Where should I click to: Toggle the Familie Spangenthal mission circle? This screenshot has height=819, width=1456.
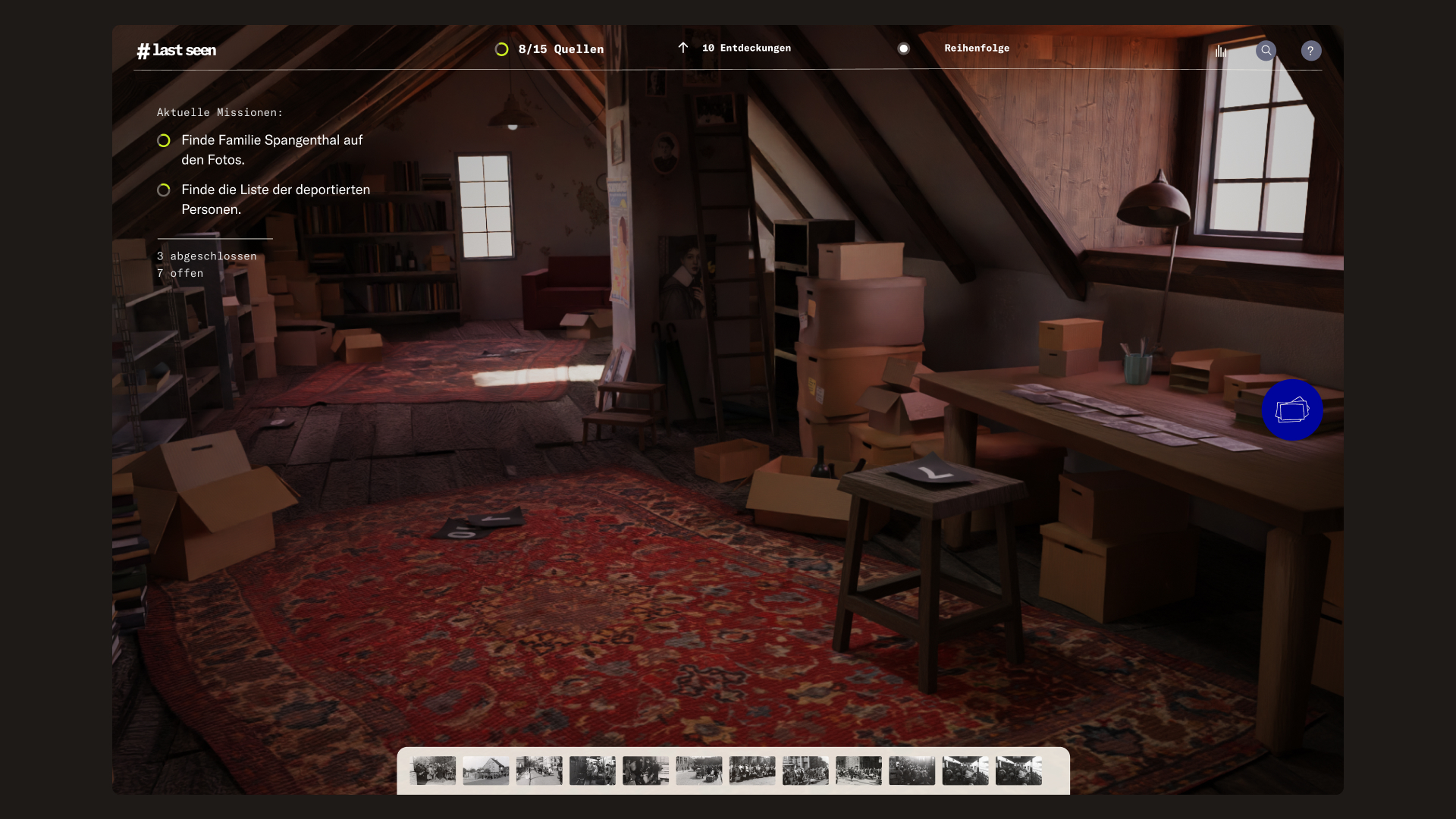[x=164, y=140]
